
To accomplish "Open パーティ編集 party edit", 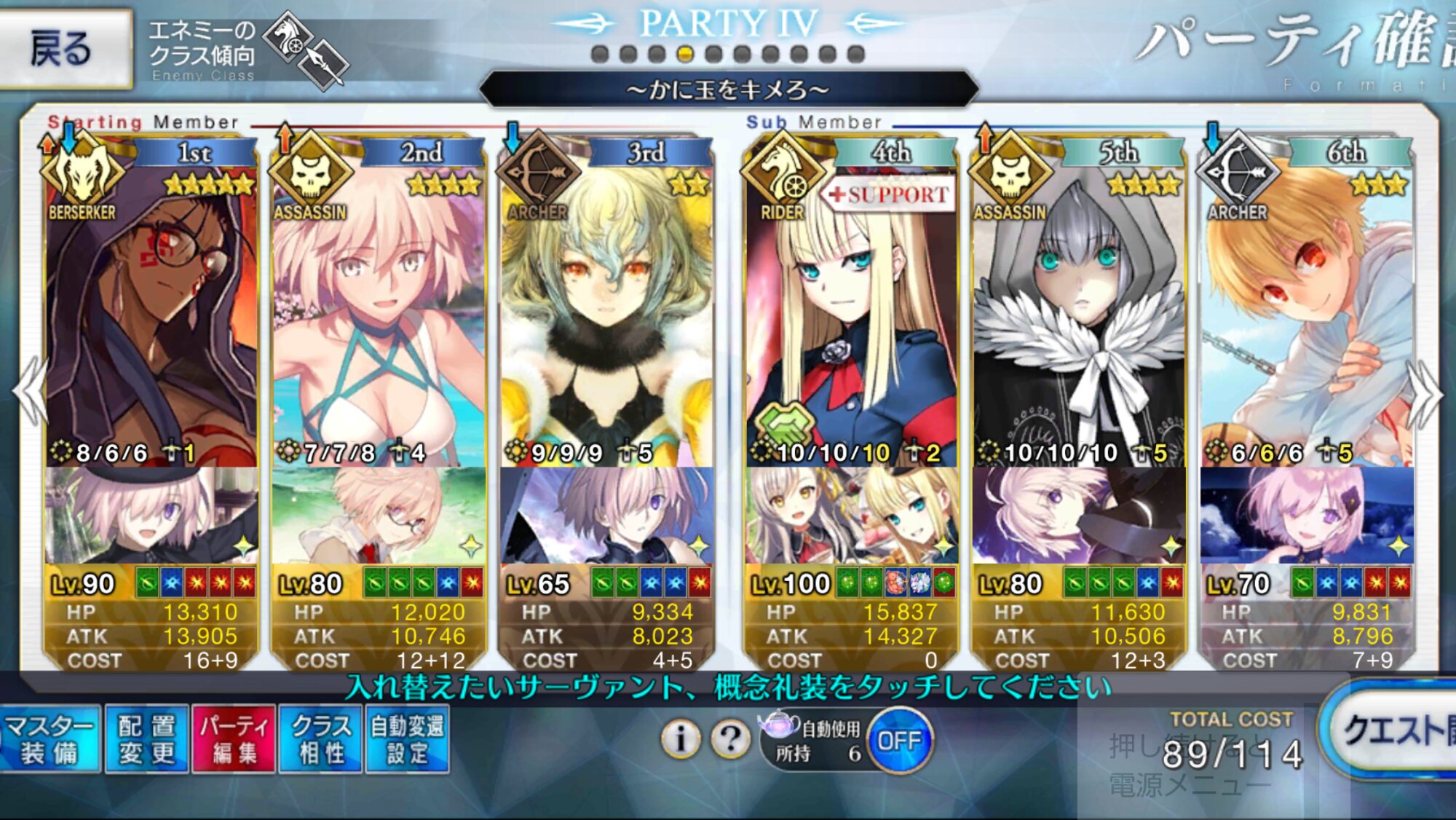I will pos(234,739).
